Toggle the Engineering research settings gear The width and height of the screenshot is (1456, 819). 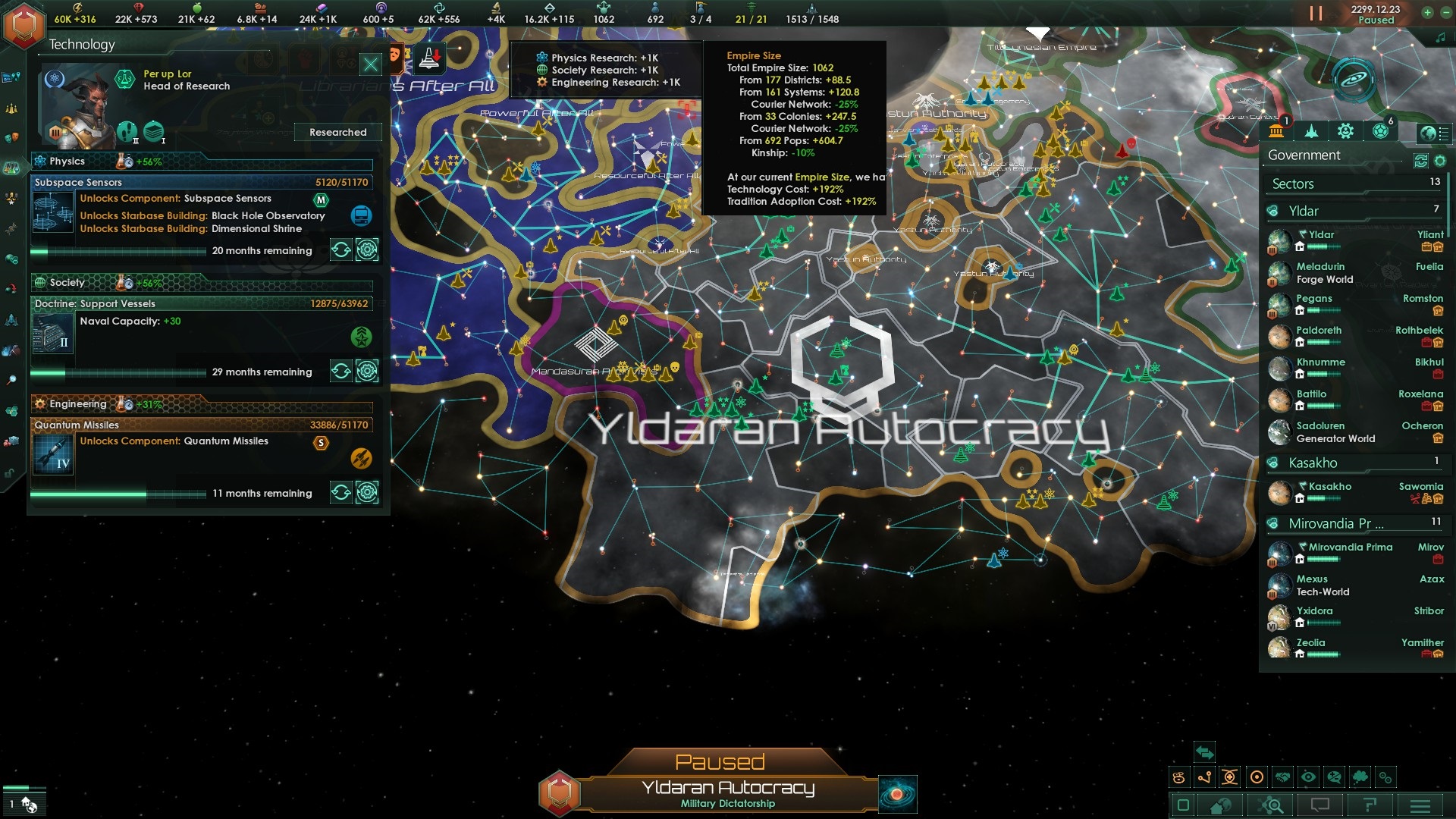[369, 492]
